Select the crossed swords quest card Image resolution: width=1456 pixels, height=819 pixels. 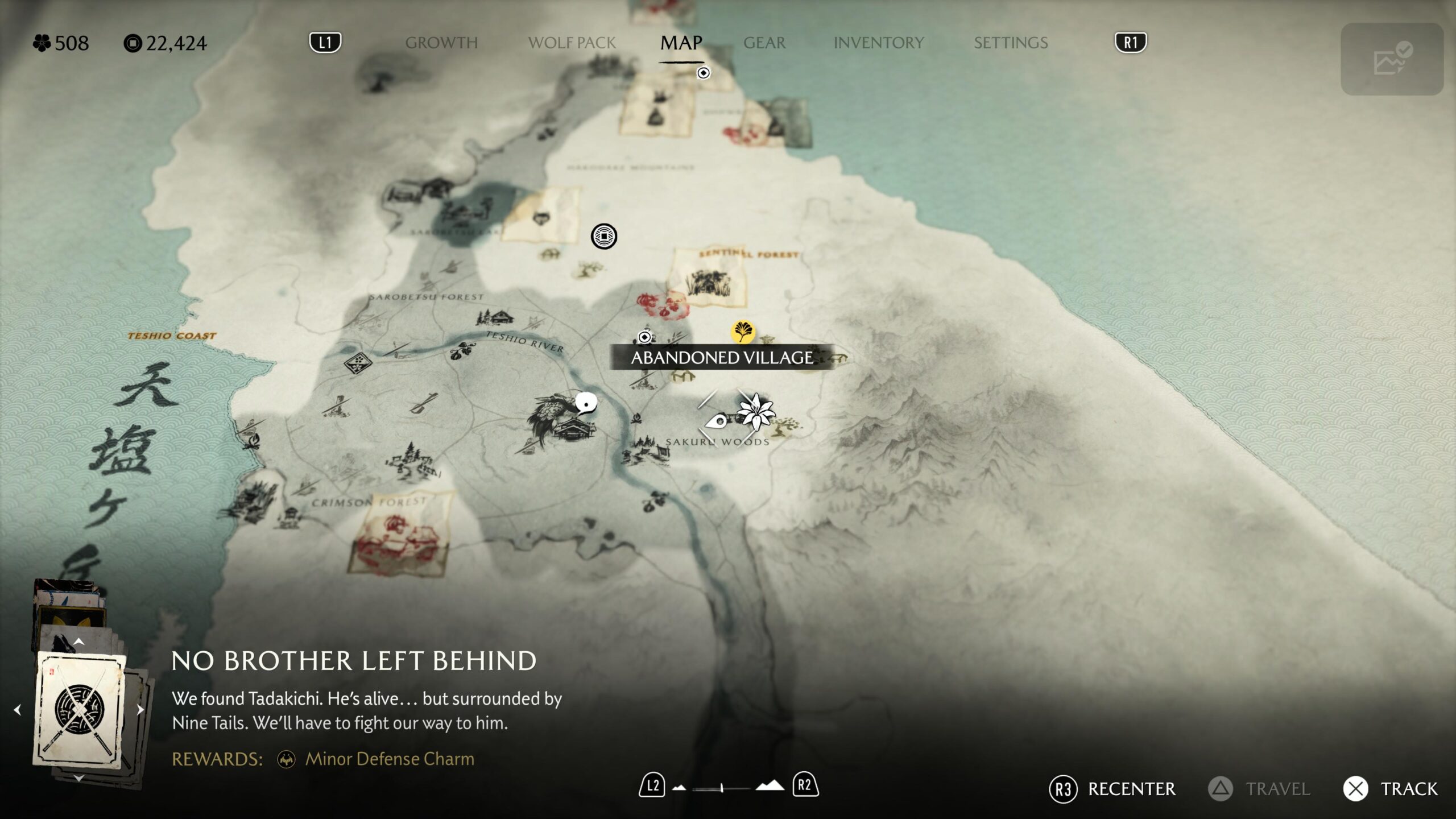pyautogui.click(x=80, y=709)
